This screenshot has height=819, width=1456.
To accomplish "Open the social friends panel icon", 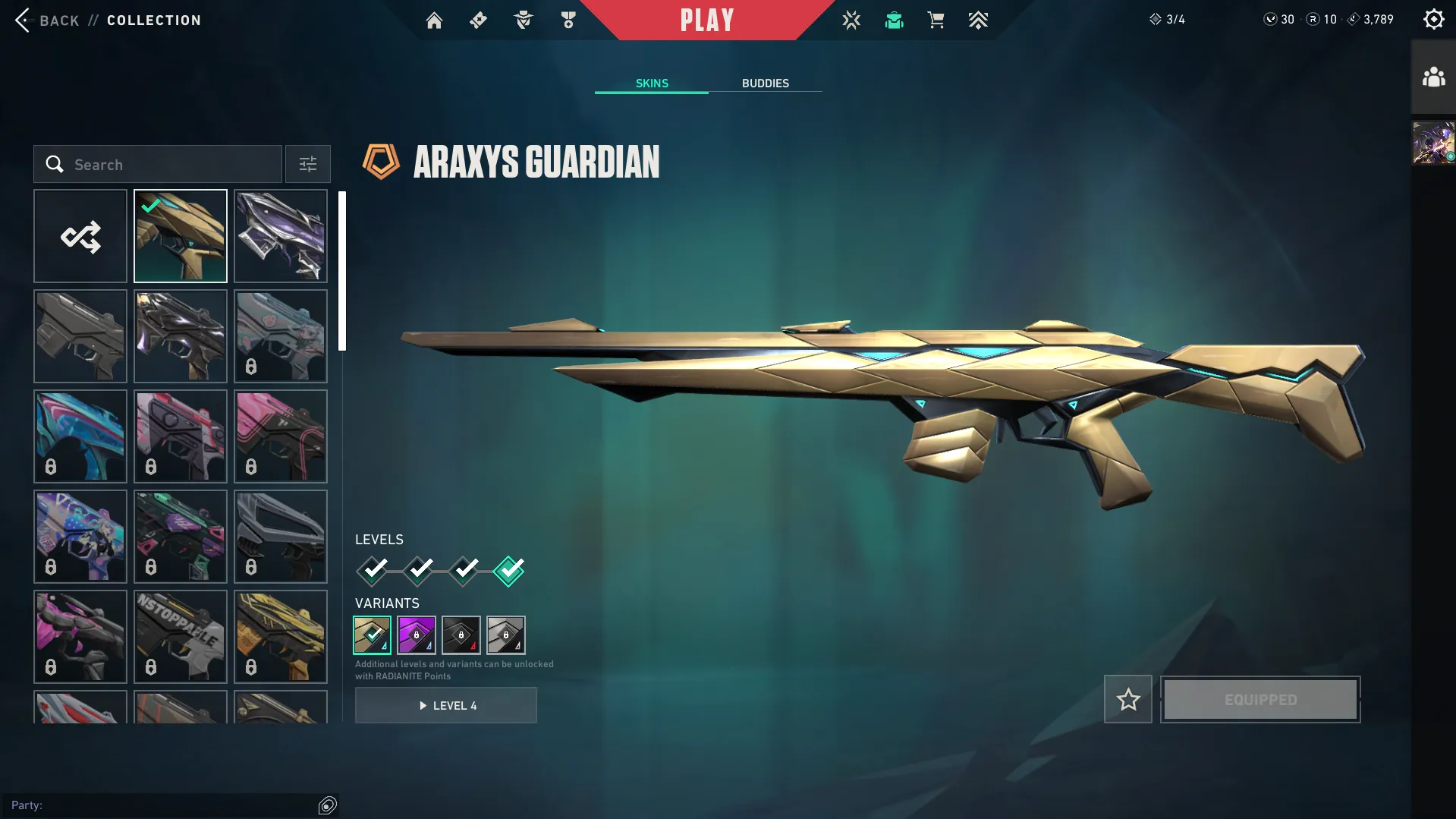I will pyautogui.click(x=1432, y=76).
